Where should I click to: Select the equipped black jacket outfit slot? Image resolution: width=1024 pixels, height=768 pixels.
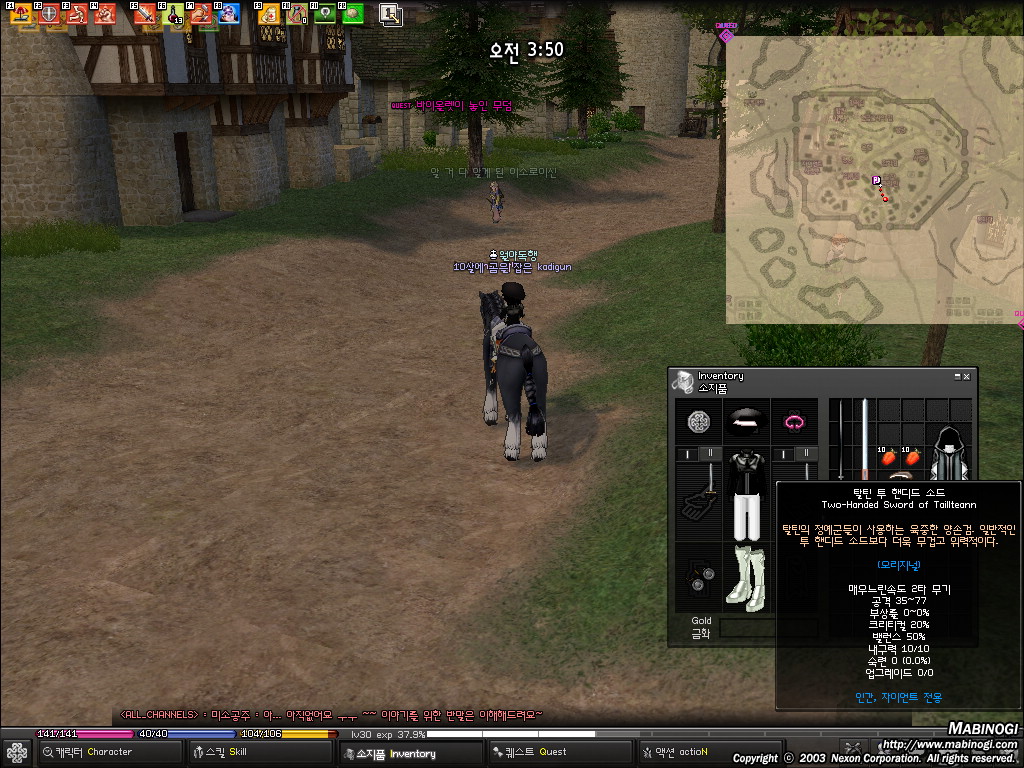tap(746, 495)
